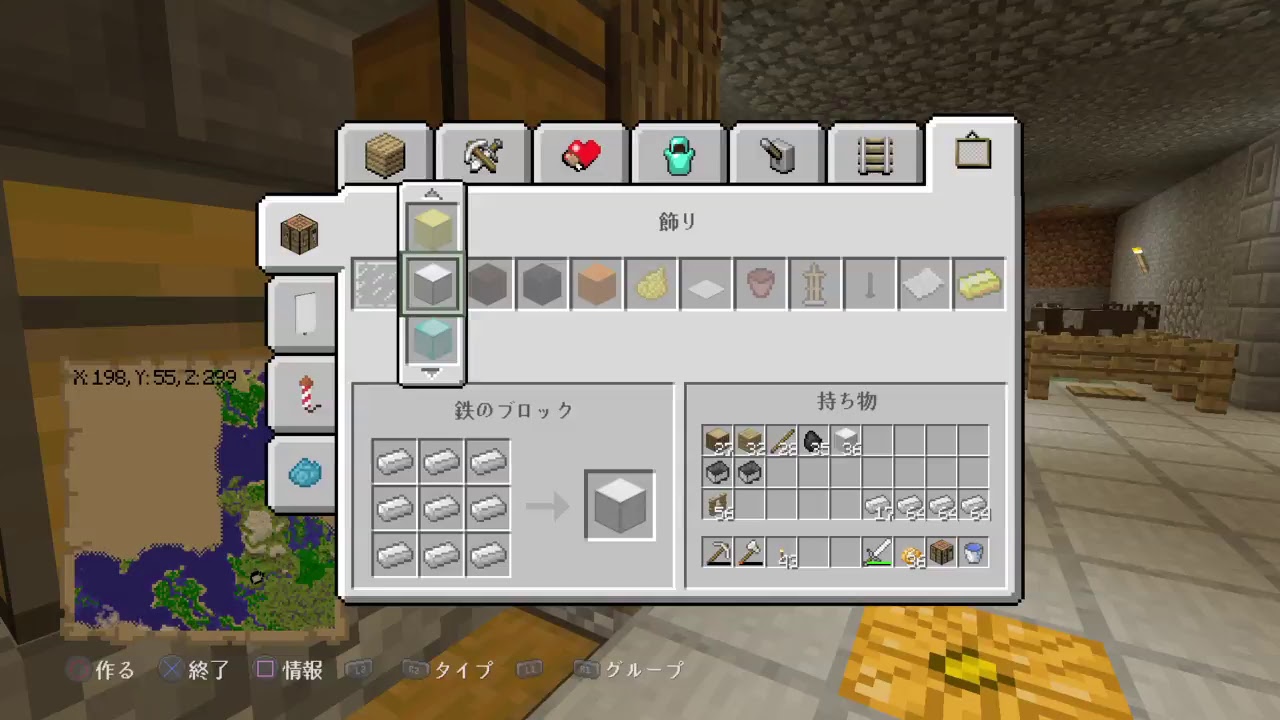Select the armor stand recipe icon
The image size is (1280, 720).
point(815,284)
